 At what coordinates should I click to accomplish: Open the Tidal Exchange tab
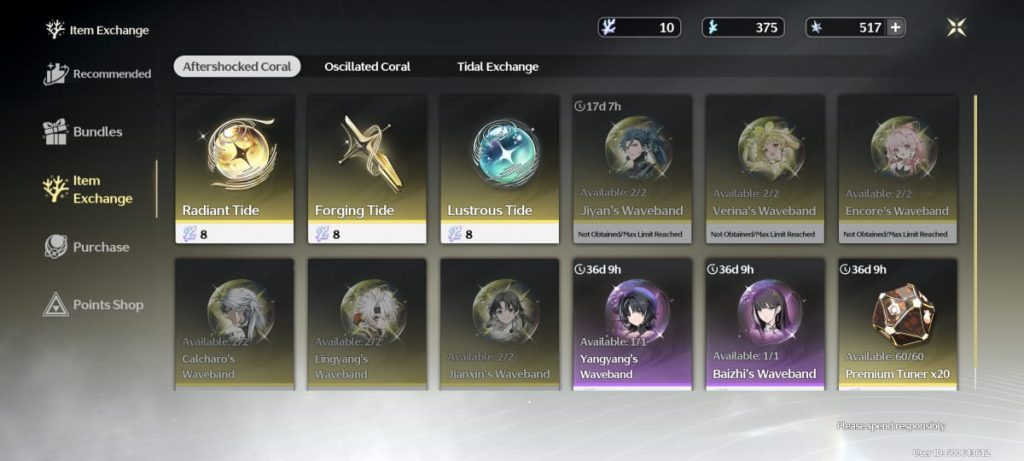click(x=497, y=67)
